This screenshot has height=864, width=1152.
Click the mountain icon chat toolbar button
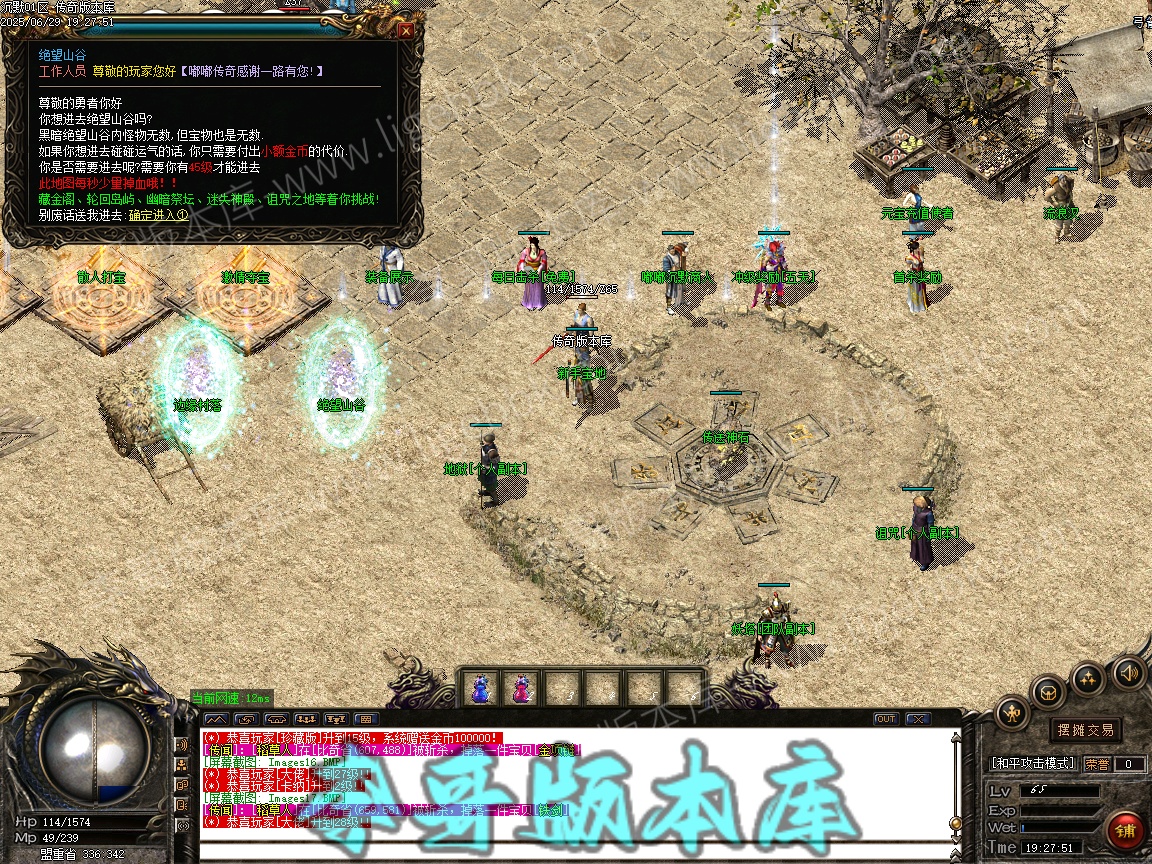click(x=216, y=719)
